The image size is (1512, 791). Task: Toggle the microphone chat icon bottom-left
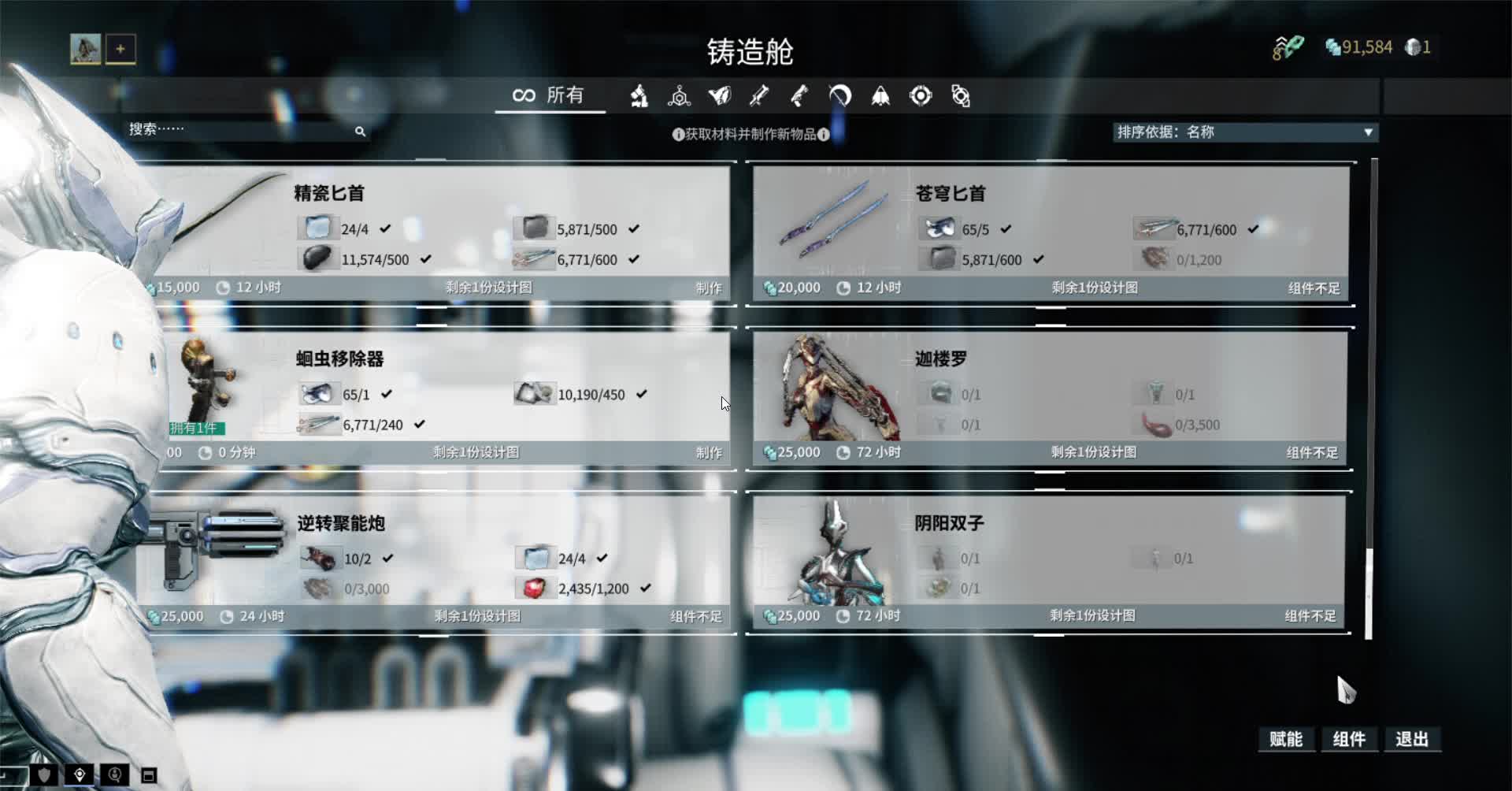coord(114,776)
